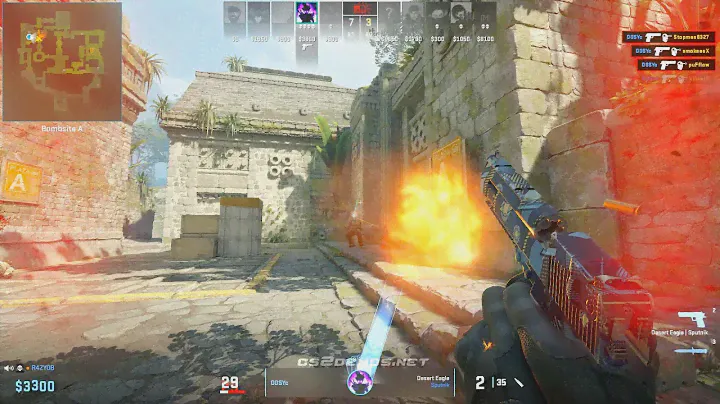Select the knife slot below the Desert Eagle
Screen dimensions: 720x404
pos(691,350)
